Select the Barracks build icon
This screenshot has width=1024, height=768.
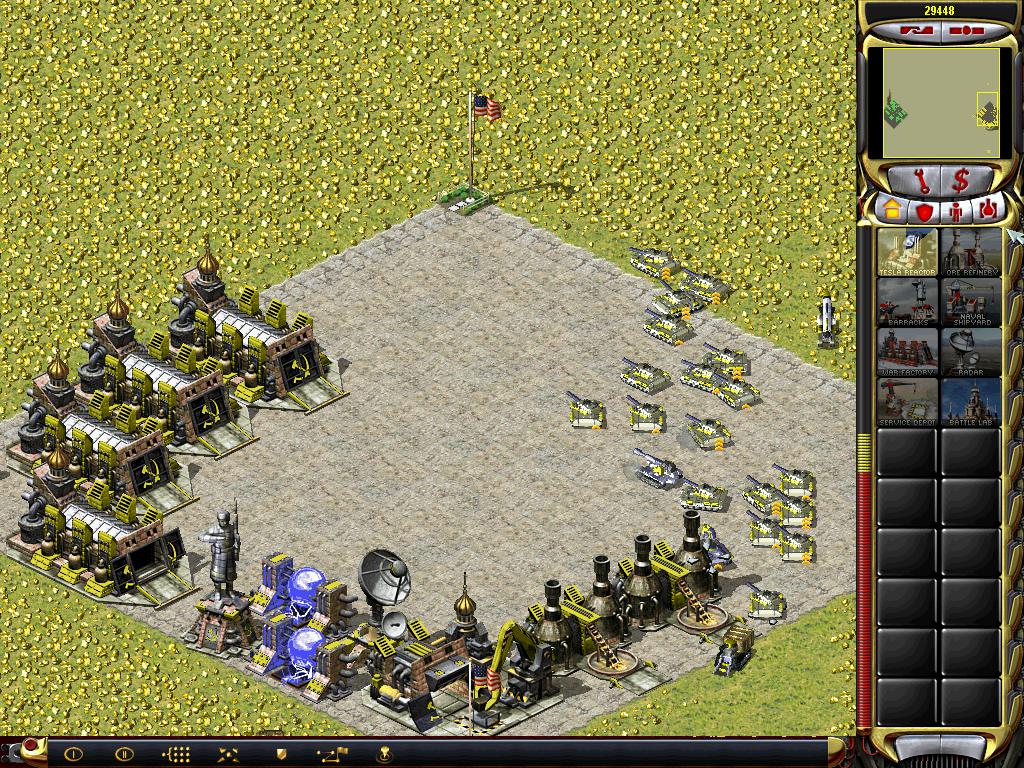[x=907, y=302]
